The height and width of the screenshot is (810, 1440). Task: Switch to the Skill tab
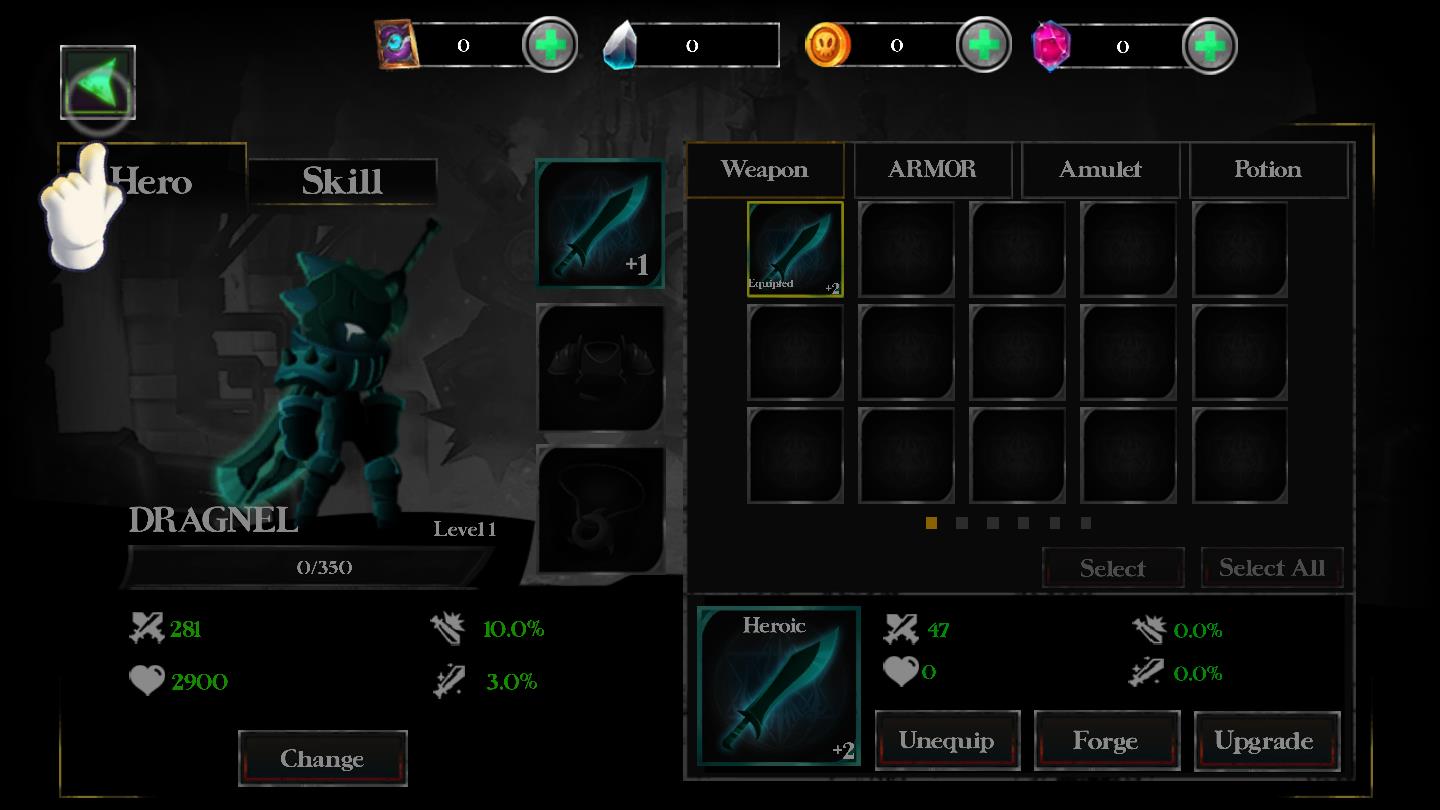tap(342, 181)
